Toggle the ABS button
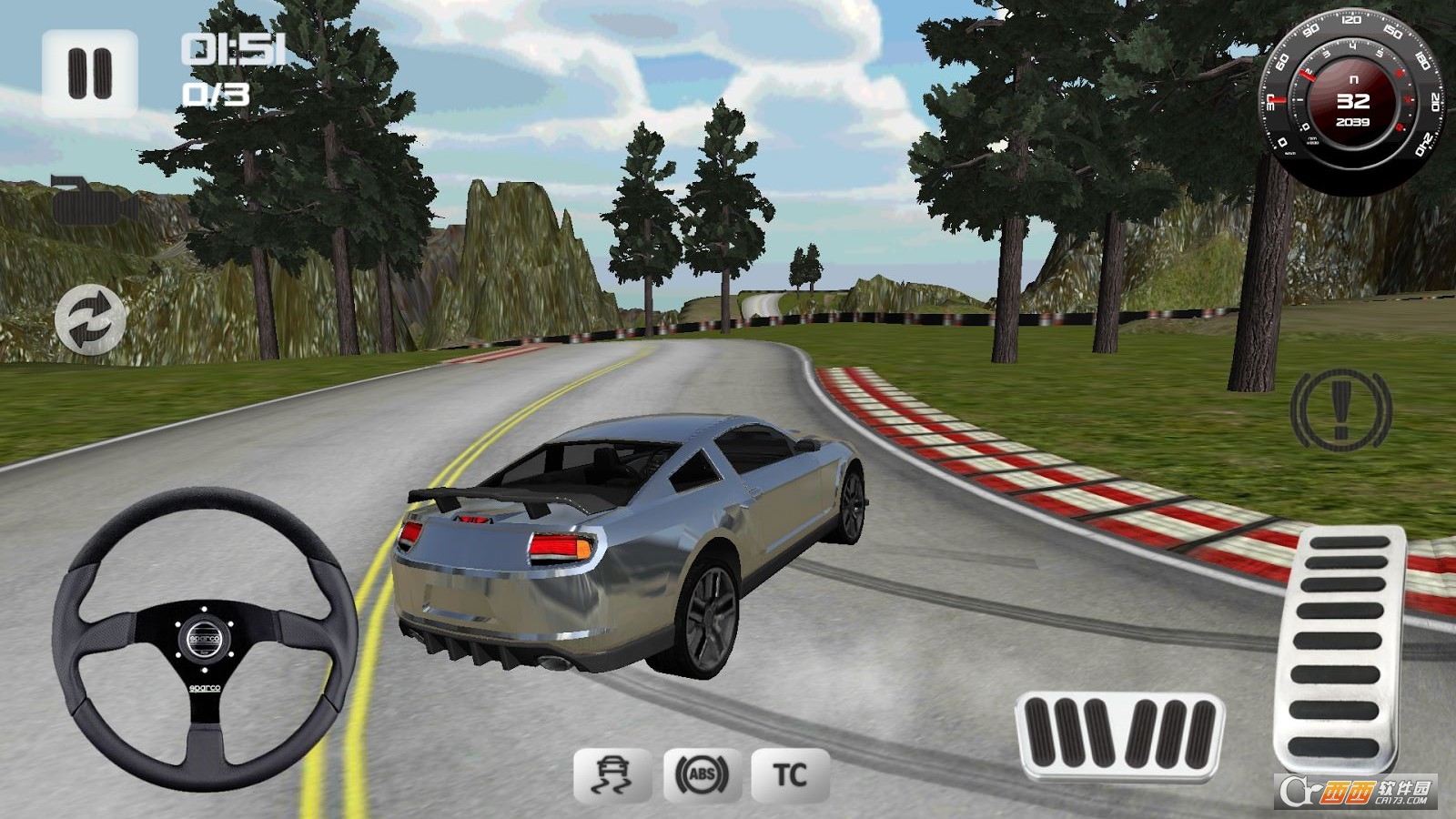 click(x=702, y=775)
